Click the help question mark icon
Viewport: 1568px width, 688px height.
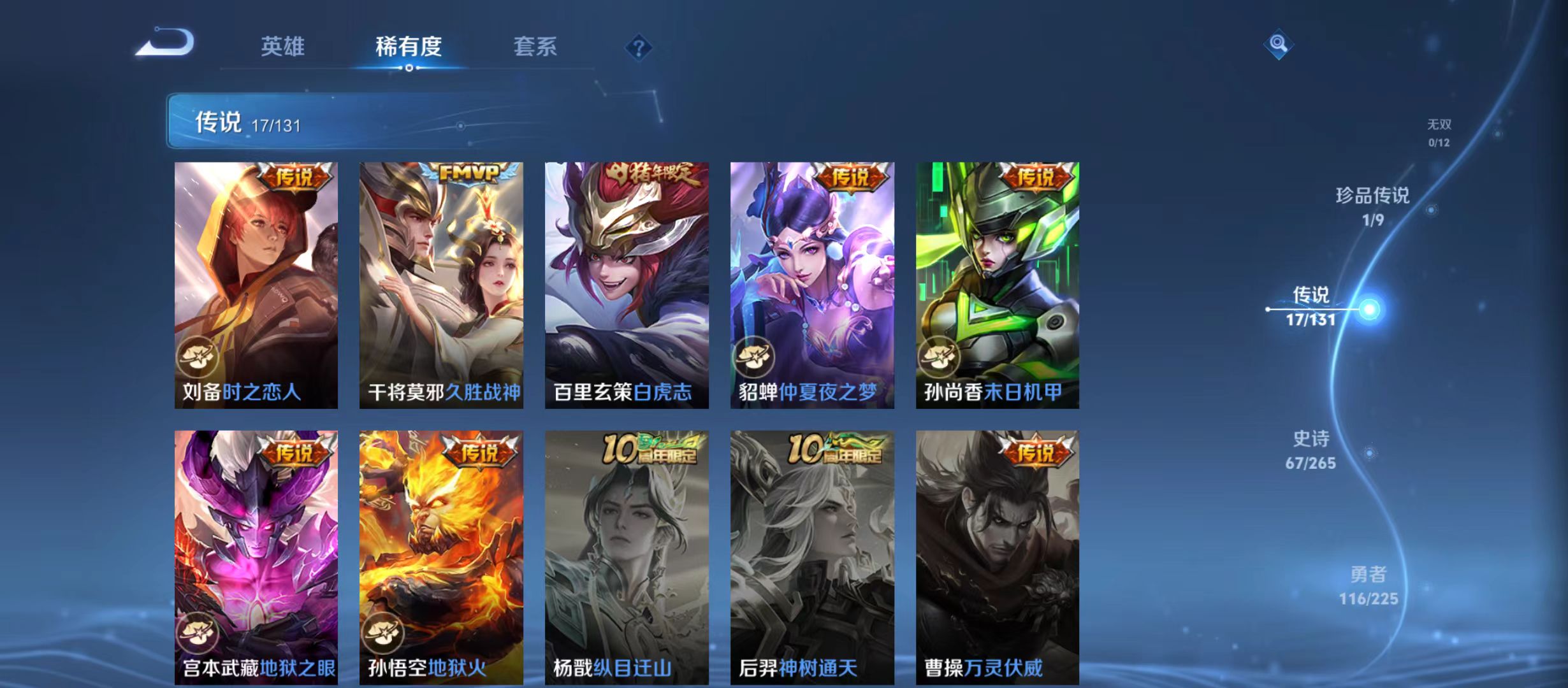tap(641, 47)
